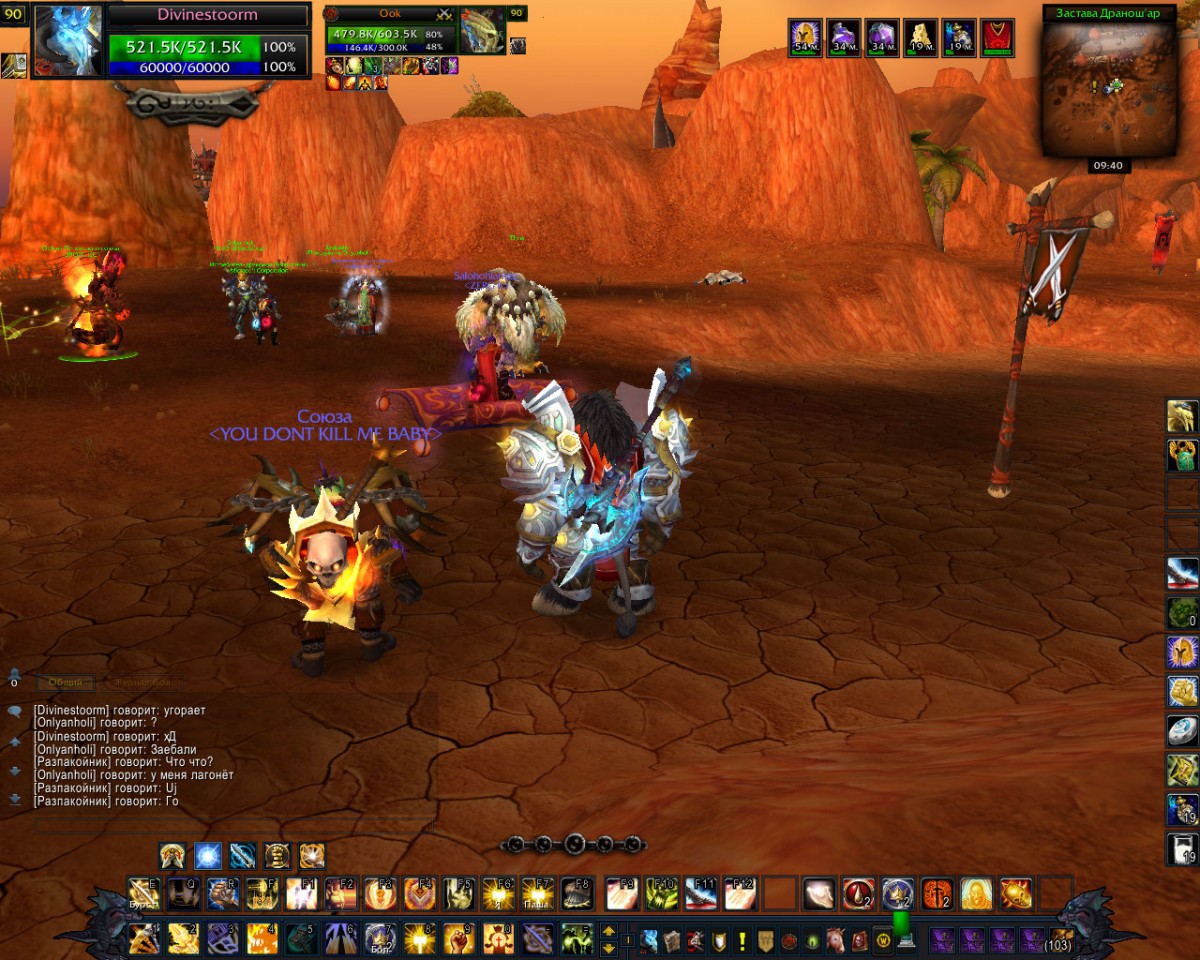Activate the ability bound to F6
This screenshot has width=1200, height=960.
click(498, 893)
